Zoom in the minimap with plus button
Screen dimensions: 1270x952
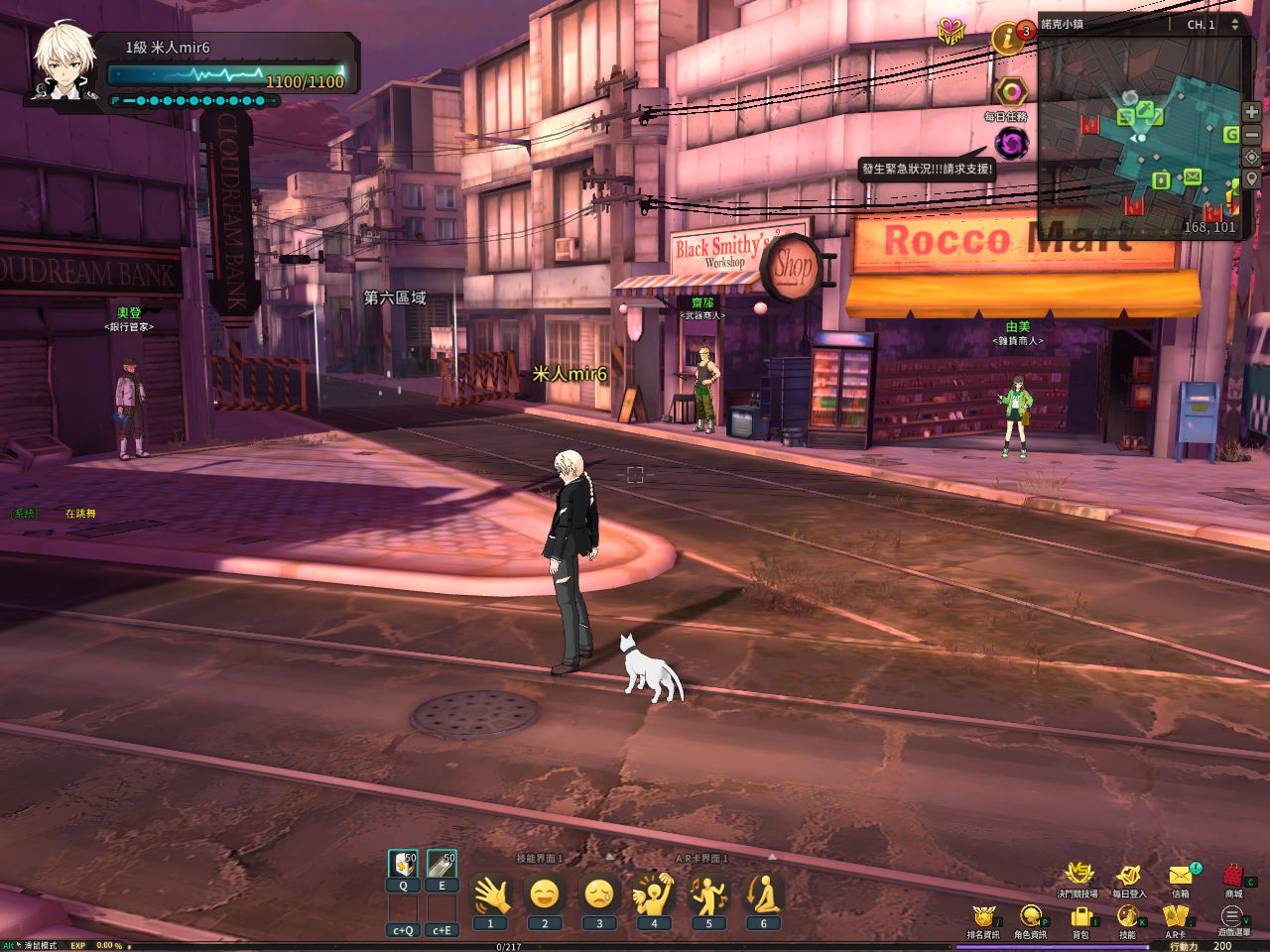tap(1252, 112)
